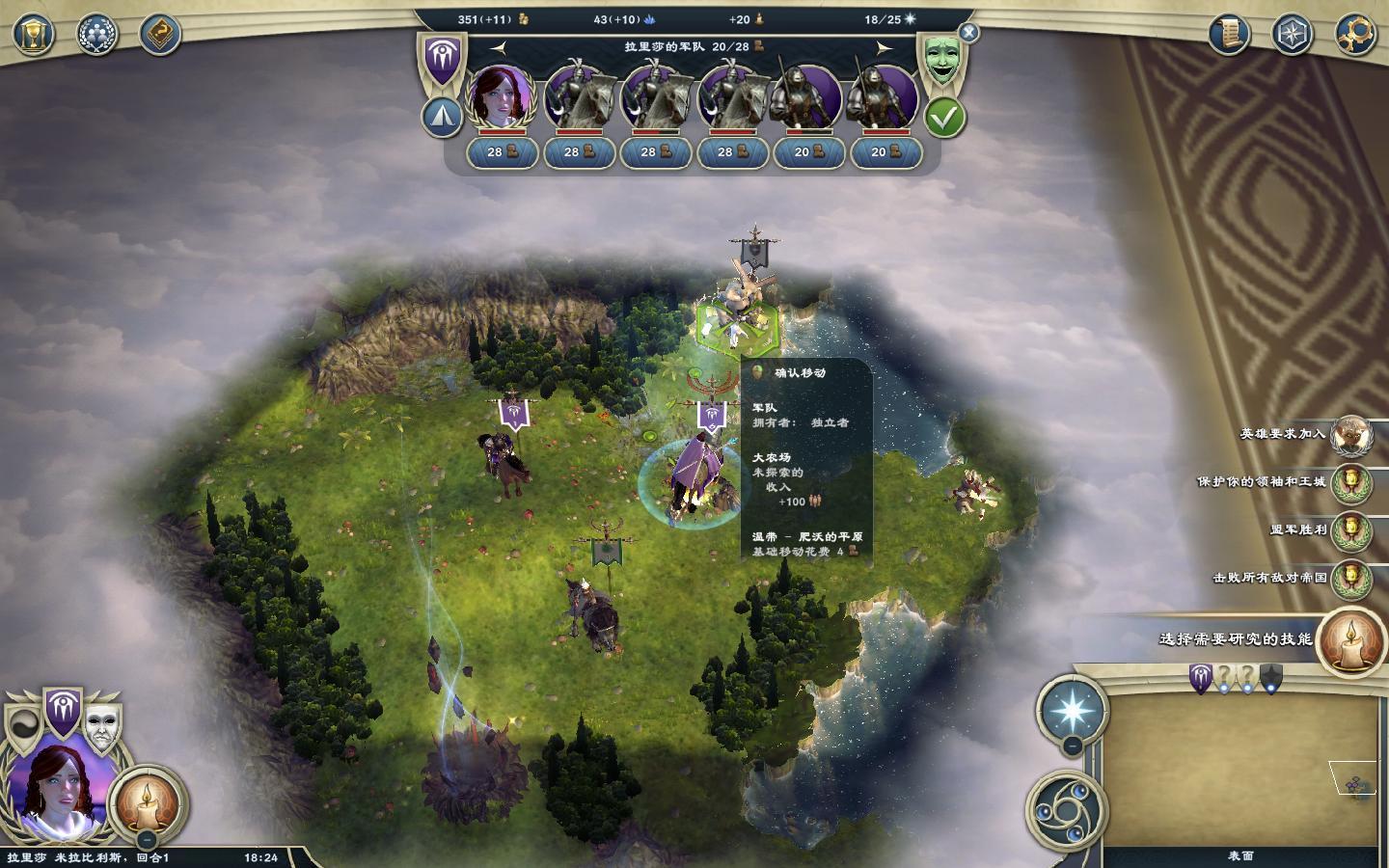Screen dimensions: 1389x868
Task: Close the army panel
Action: click(968, 33)
